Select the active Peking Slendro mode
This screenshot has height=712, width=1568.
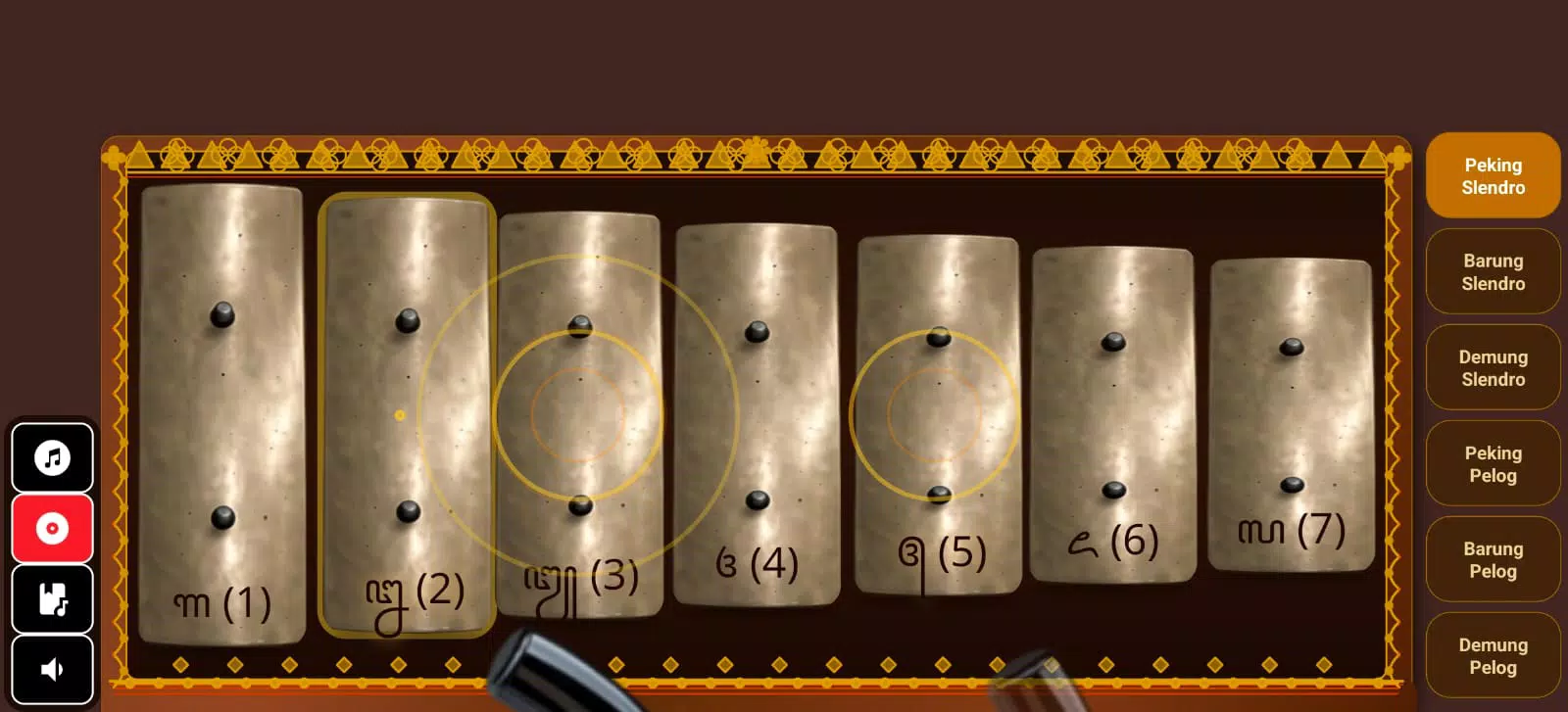click(x=1492, y=176)
